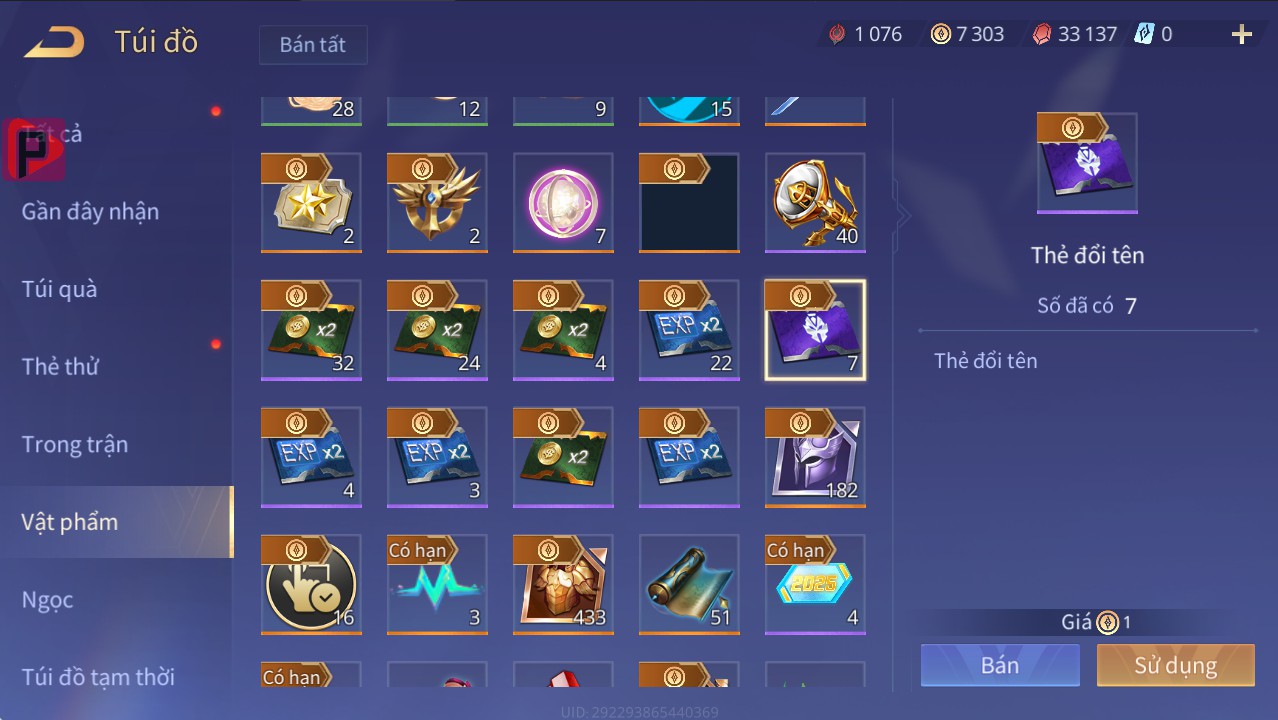Select the double EXP card with 22
The width and height of the screenshot is (1278, 720).
point(689,330)
